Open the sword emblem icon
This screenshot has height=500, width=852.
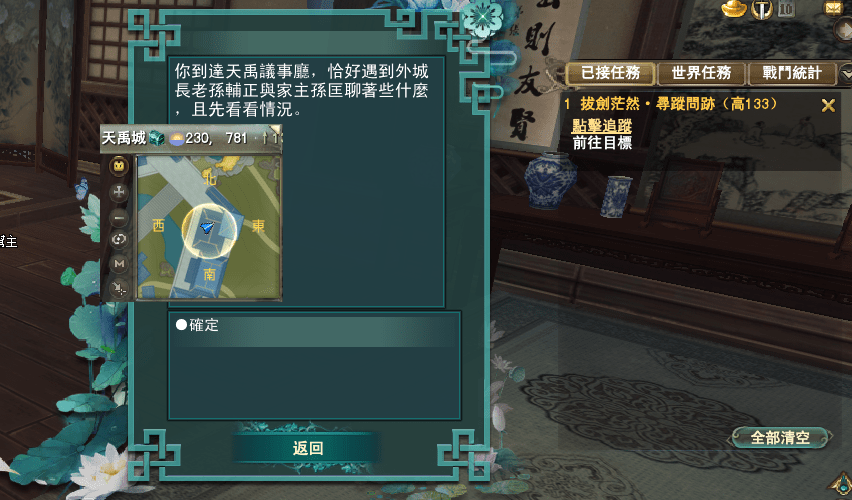click(x=762, y=9)
